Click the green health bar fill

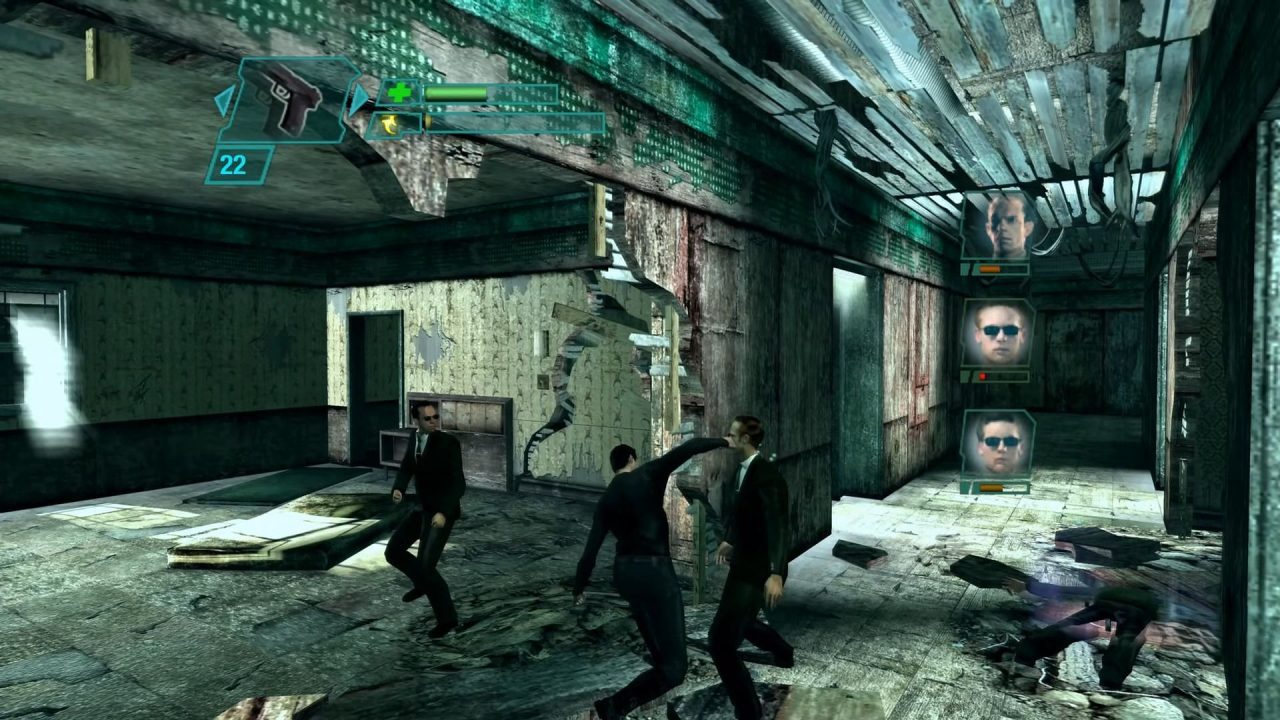[454, 93]
